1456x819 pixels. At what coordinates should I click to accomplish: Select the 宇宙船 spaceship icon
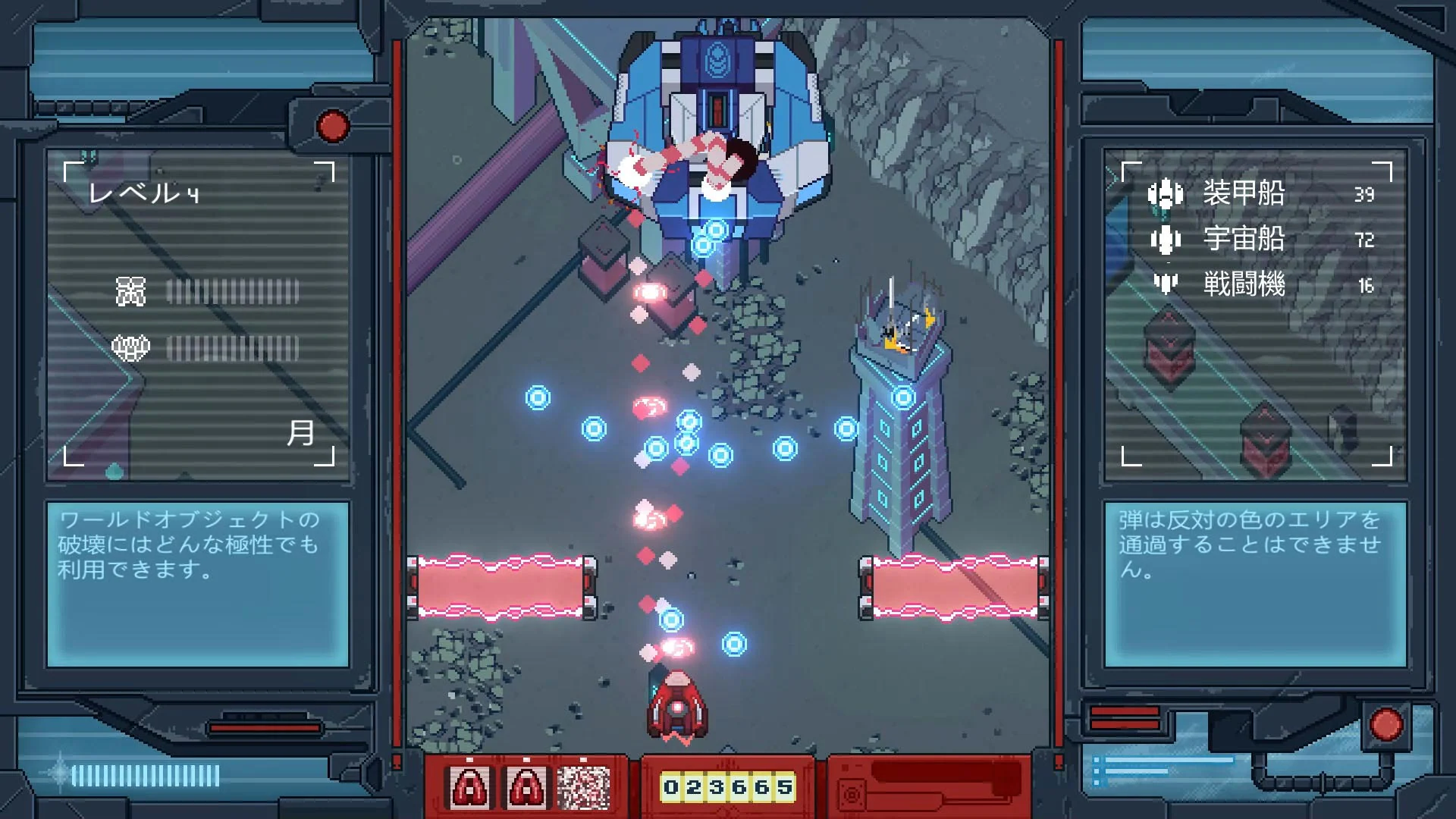point(1166,240)
